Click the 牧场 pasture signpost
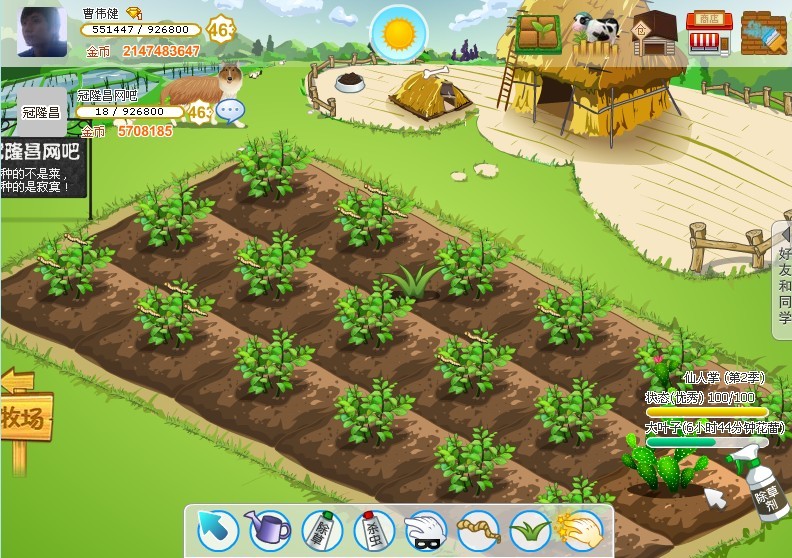 [24, 416]
